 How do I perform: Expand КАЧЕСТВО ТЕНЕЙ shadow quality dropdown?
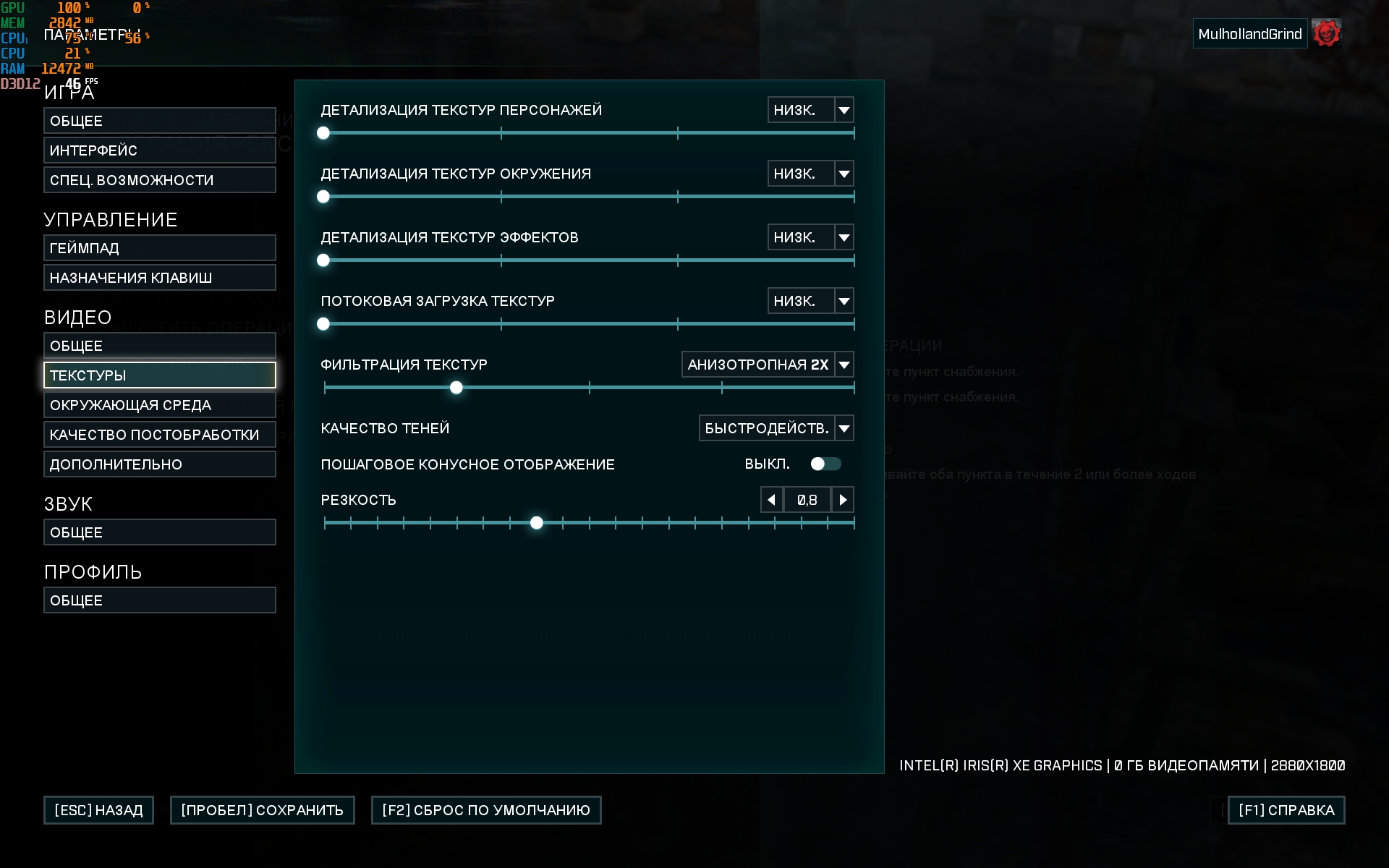click(844, 428)
